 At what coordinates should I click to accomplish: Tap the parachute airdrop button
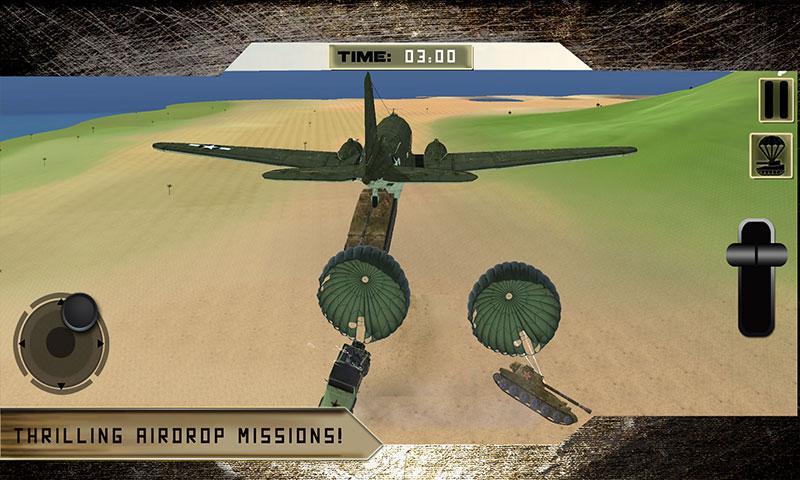(x=771, y=156)
